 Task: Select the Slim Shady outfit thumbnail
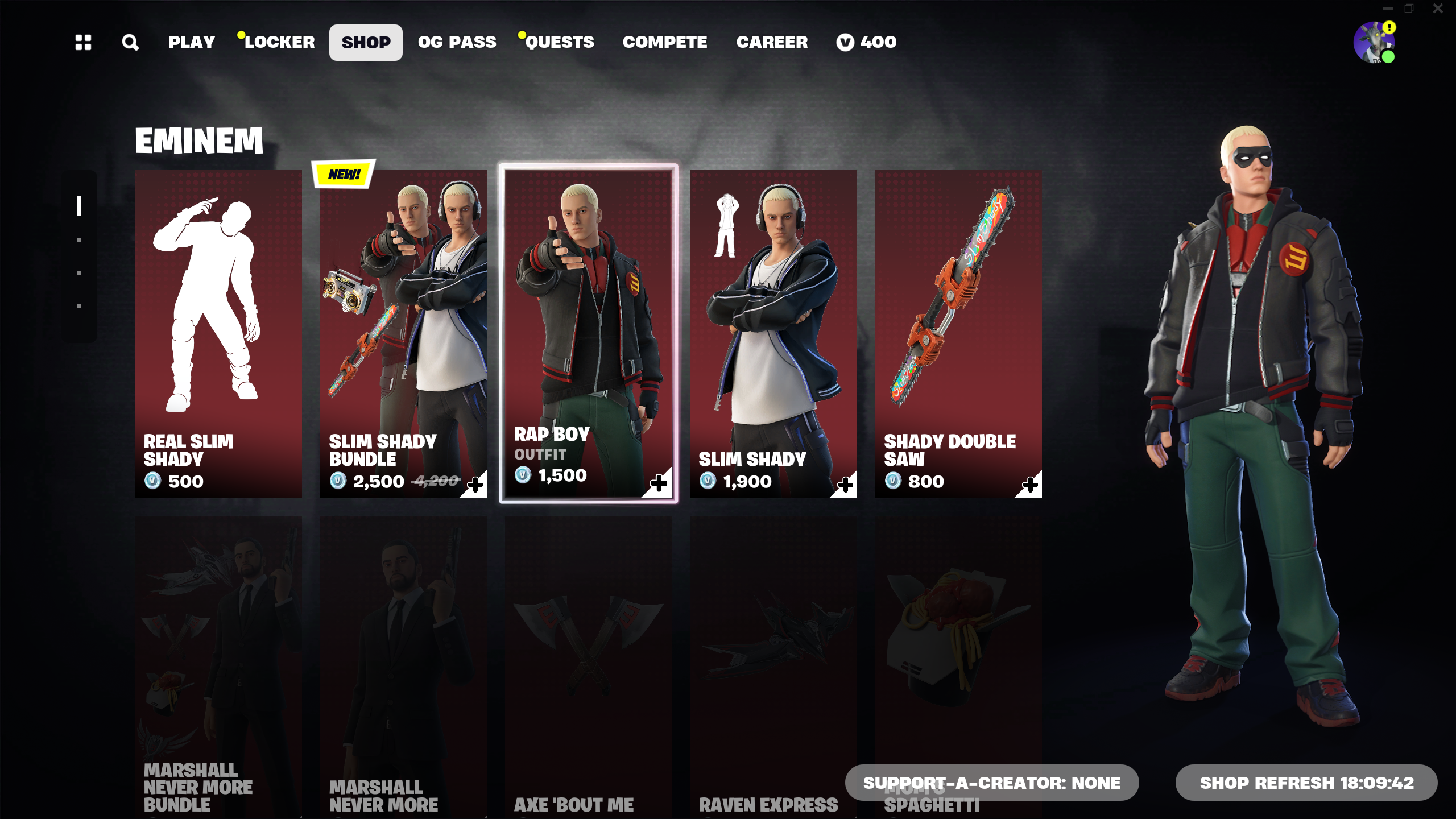773,333
